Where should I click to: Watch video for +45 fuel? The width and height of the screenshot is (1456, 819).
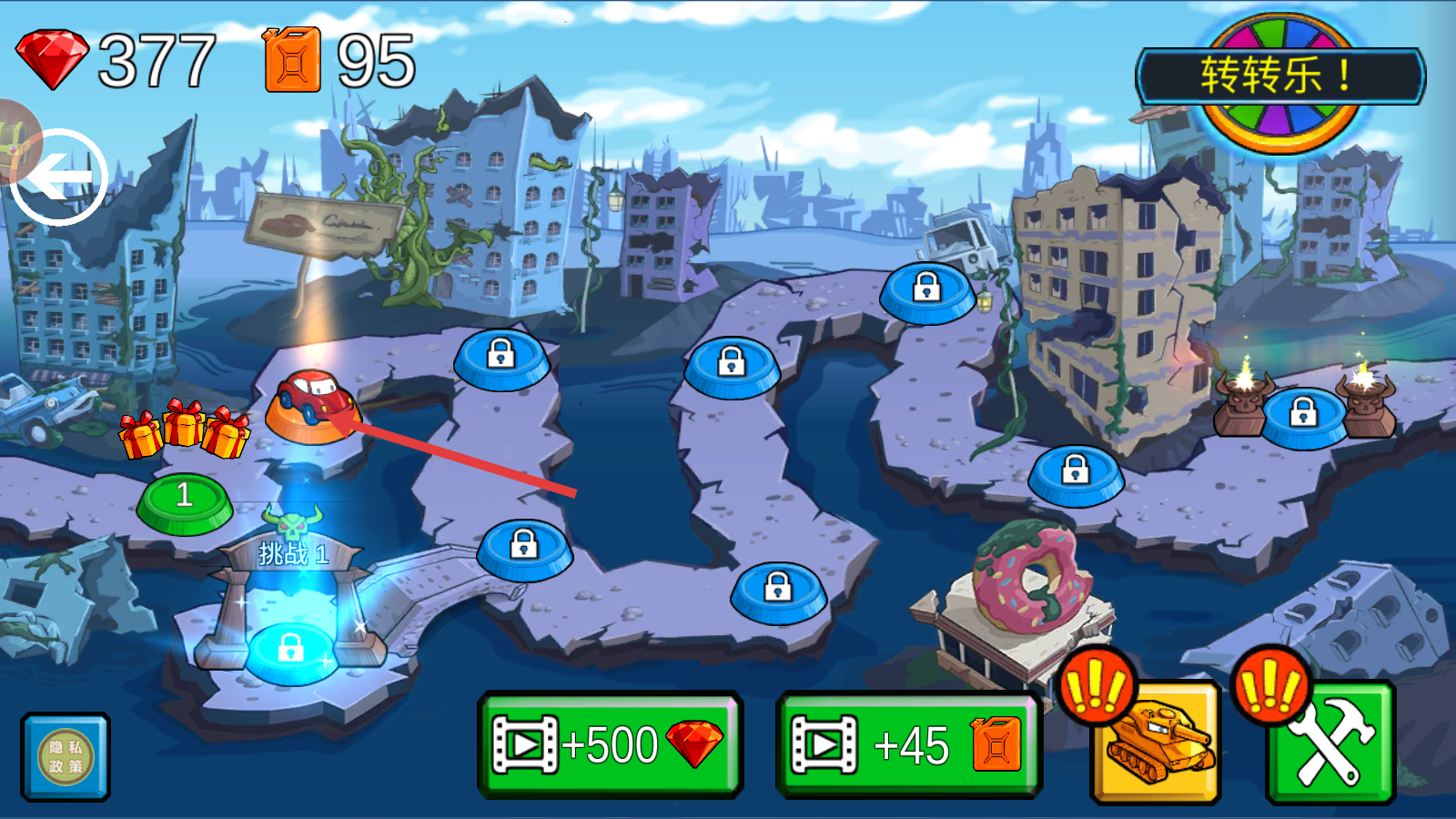[x=908, y=744]
